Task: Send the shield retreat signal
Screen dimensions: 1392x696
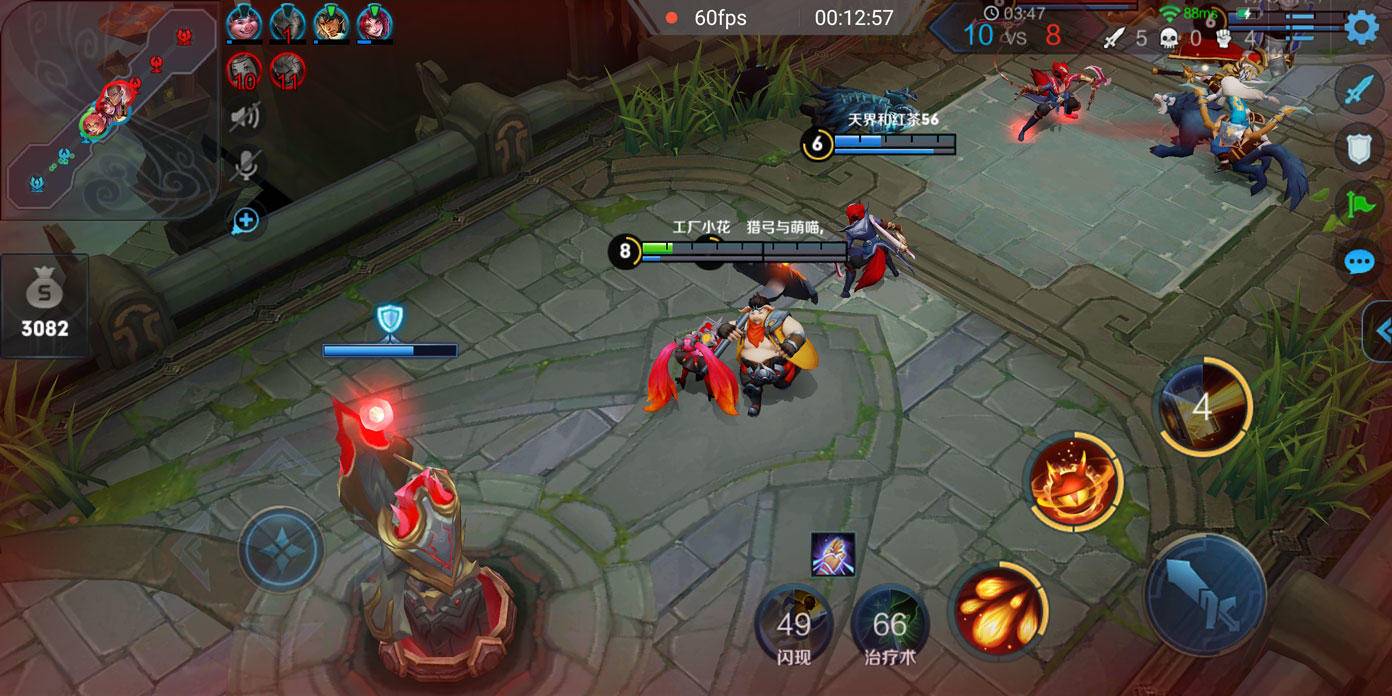Action: coord(1358,148)
